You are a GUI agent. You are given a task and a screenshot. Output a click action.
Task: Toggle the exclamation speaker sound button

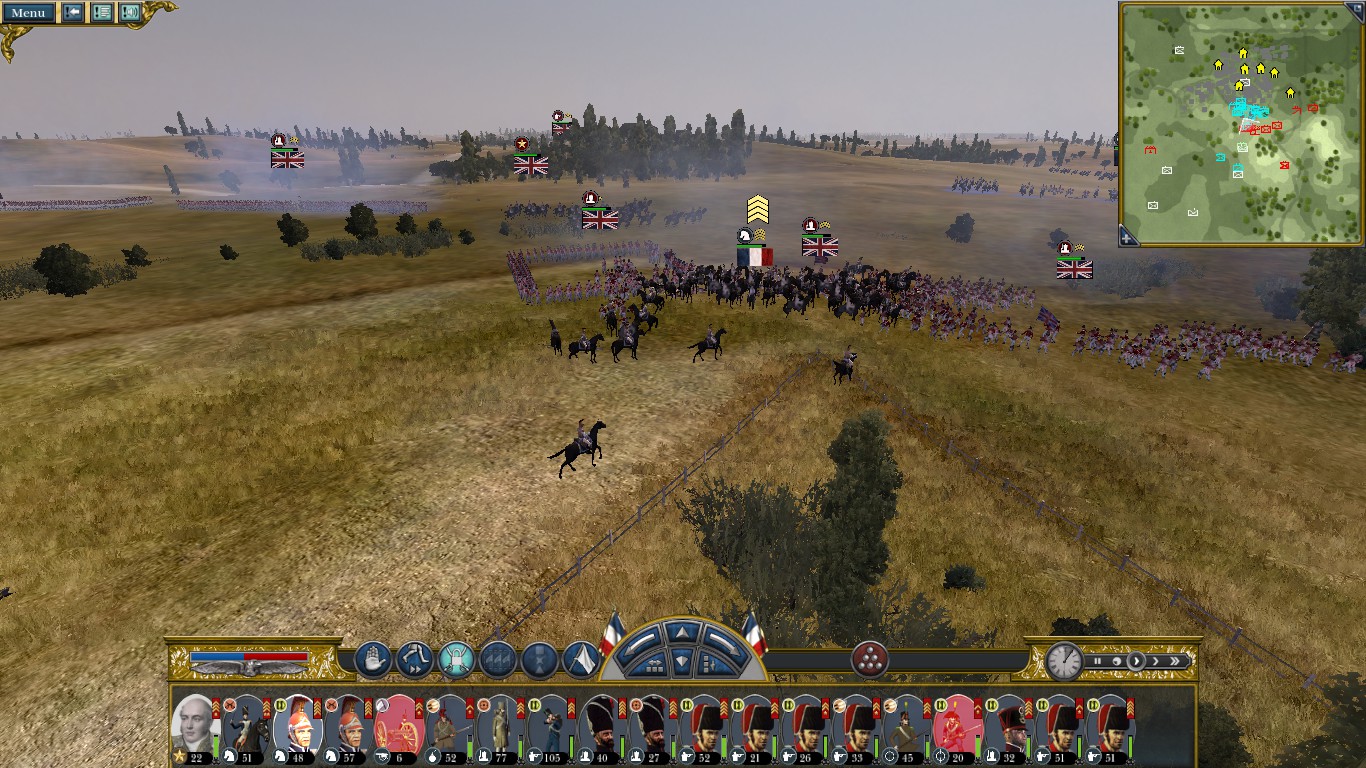pyautogui.click(x=130, y=13)
